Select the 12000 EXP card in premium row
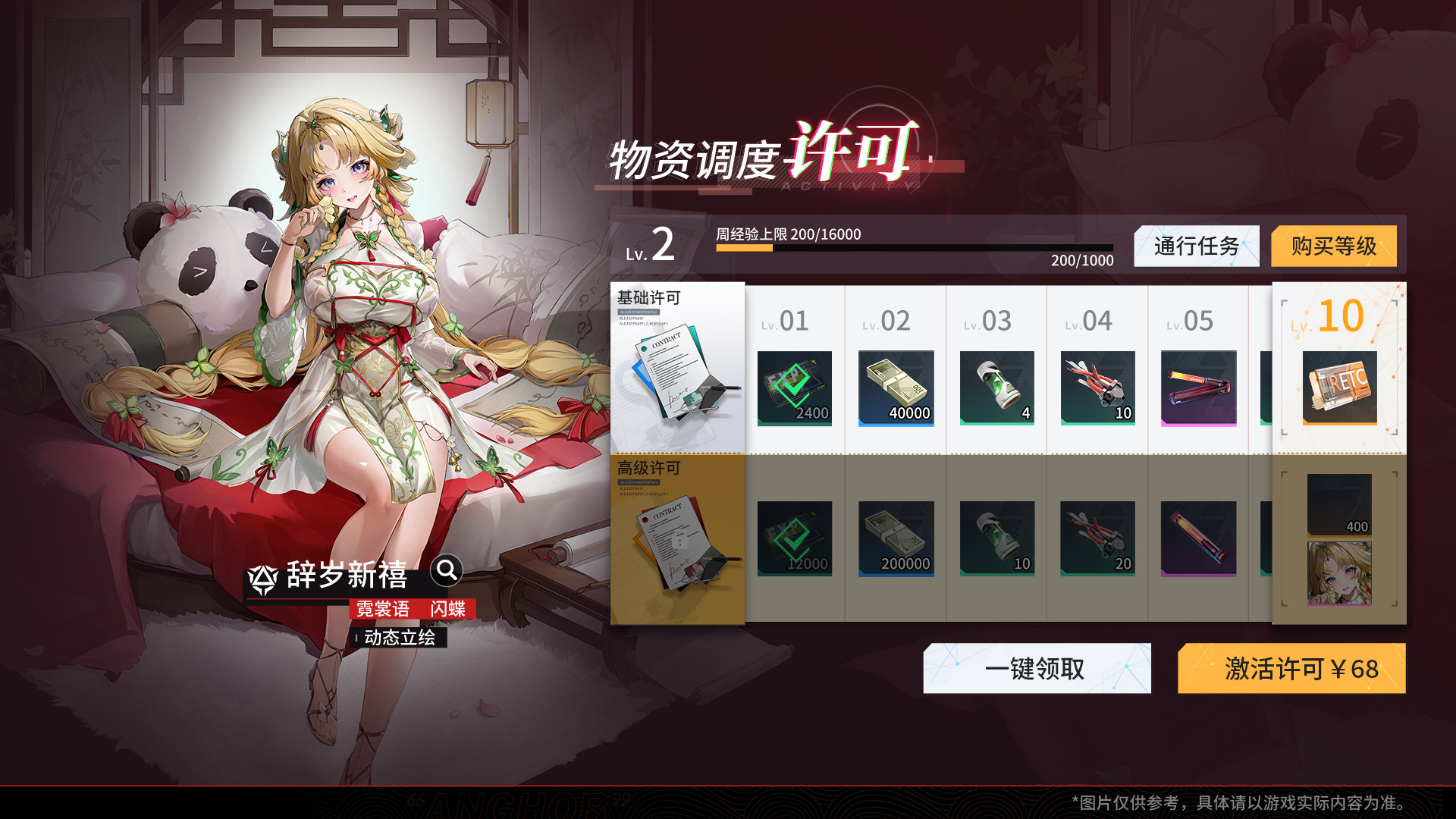Screen dimensions: 1456x819 [795, 538]
